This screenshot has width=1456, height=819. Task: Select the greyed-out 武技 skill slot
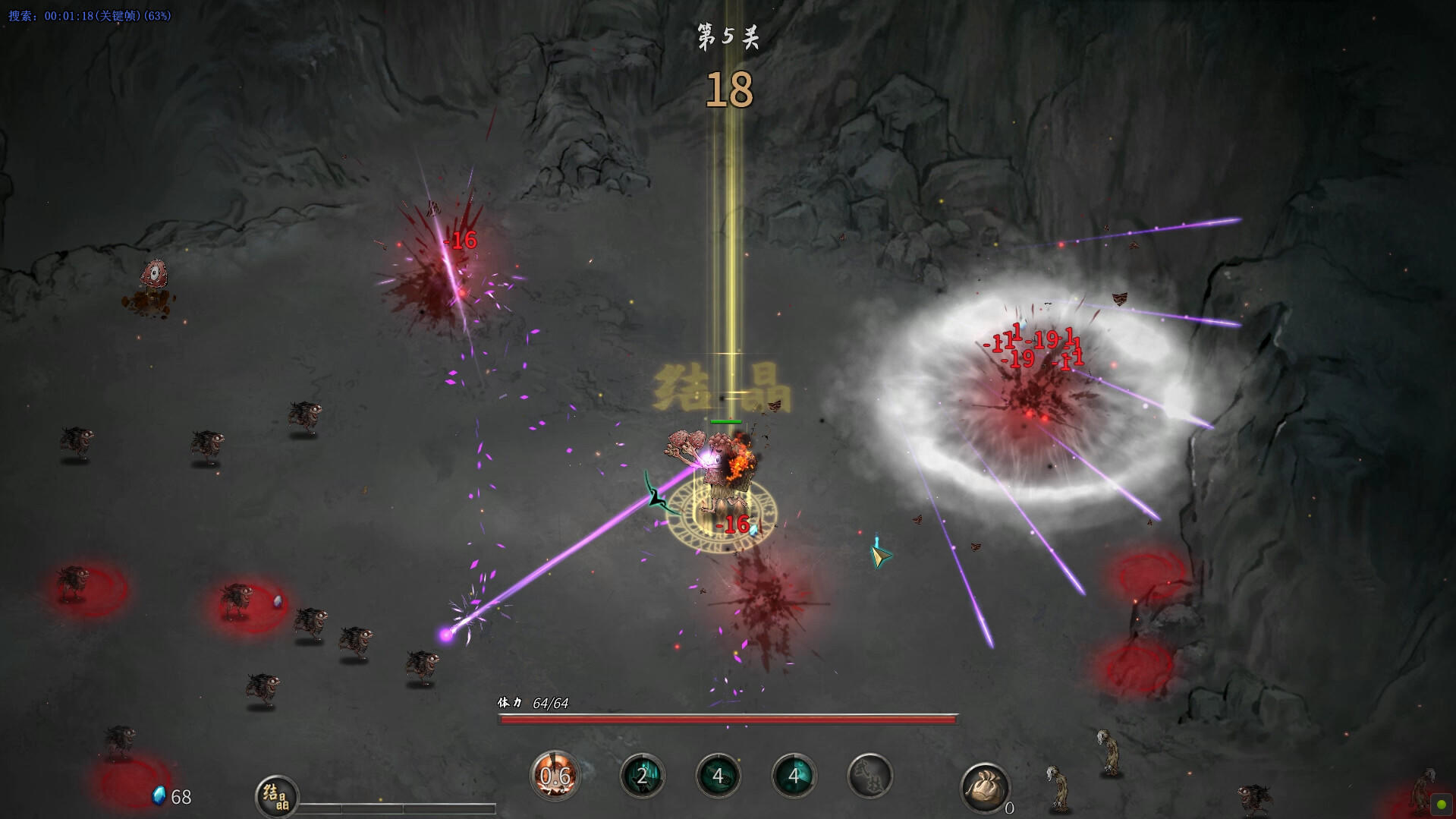point(870,776)
